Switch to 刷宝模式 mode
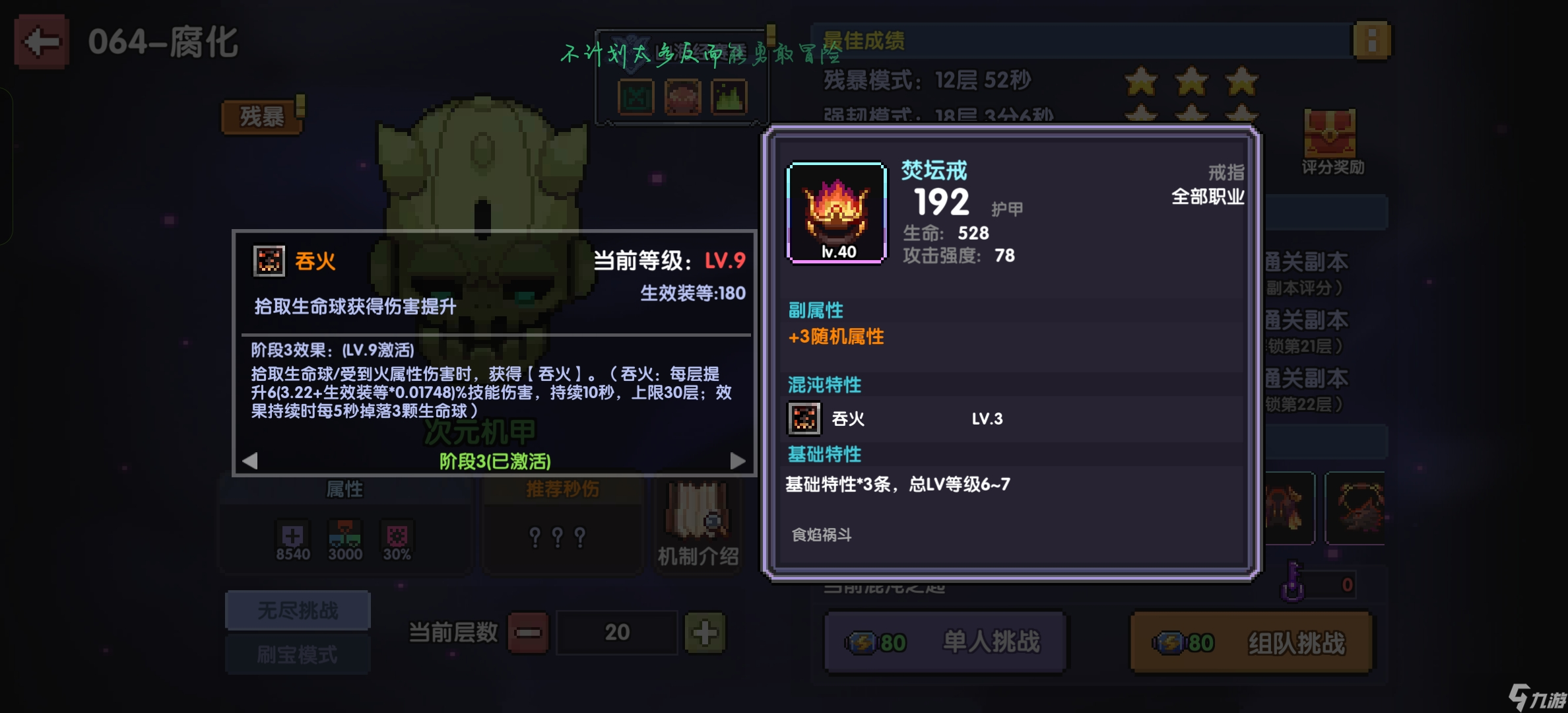 pyautogui.click(x=297, y=654)
